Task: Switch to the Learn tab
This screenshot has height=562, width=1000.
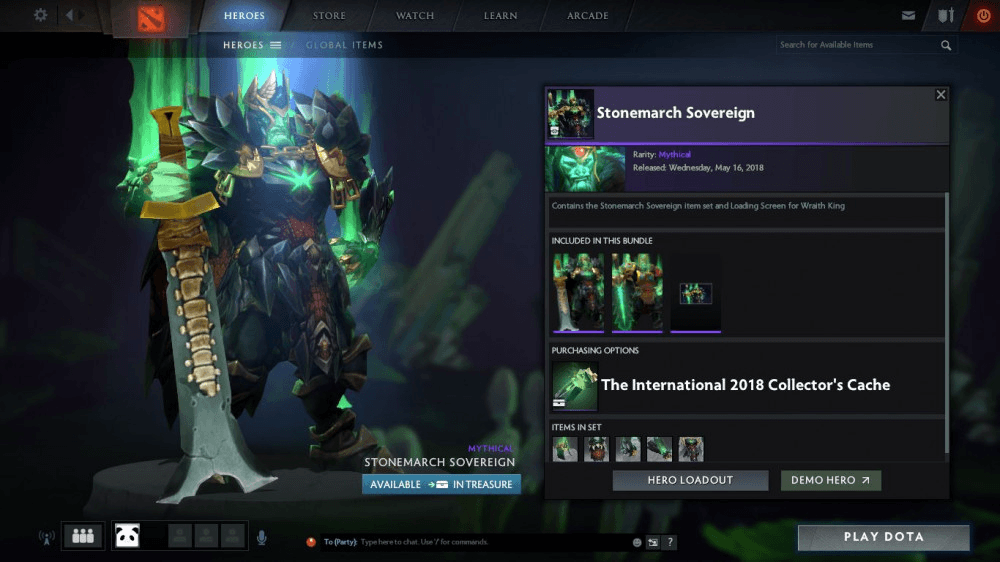Action: point(500,16)
